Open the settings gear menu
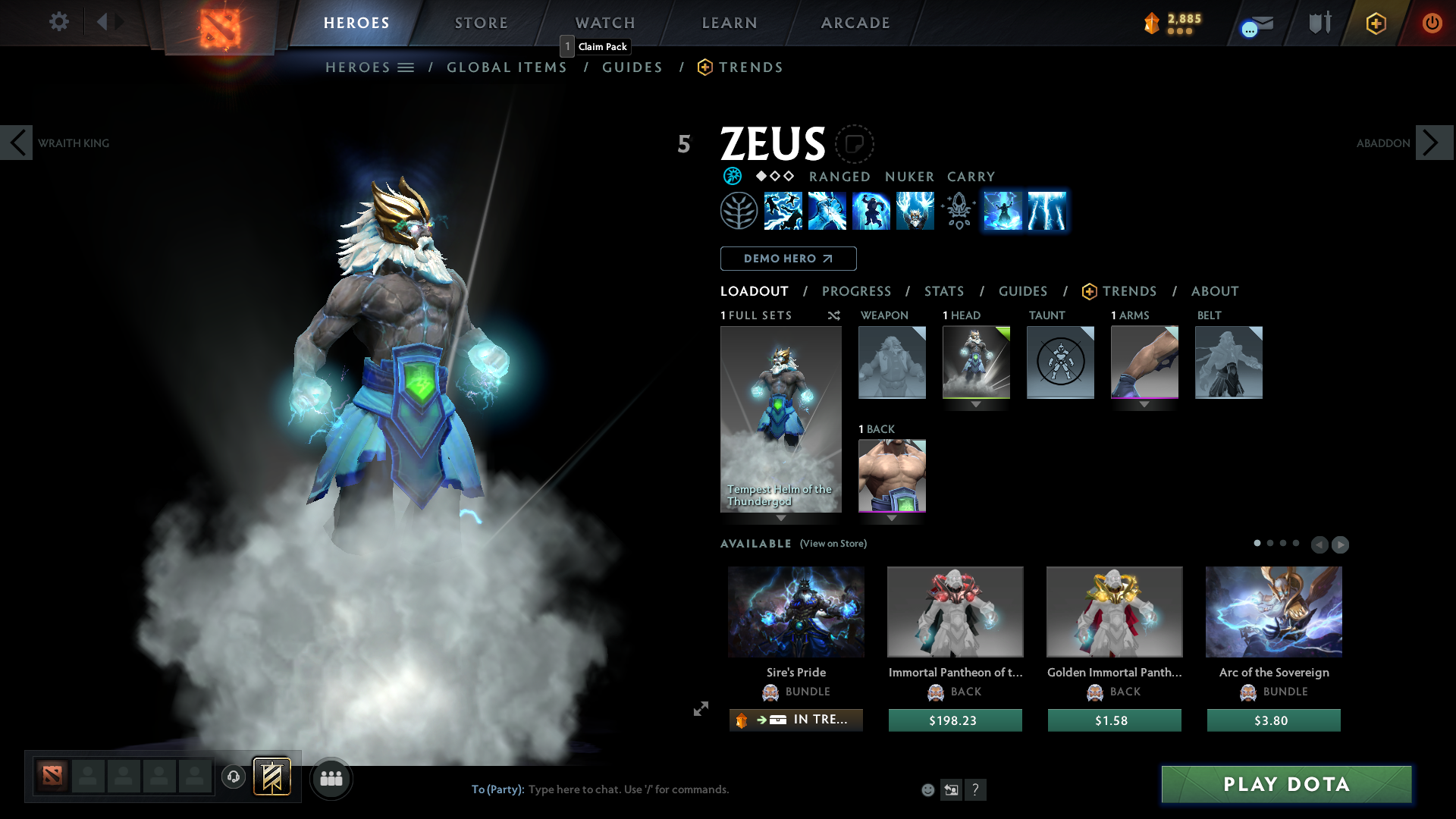 point(58,22)
